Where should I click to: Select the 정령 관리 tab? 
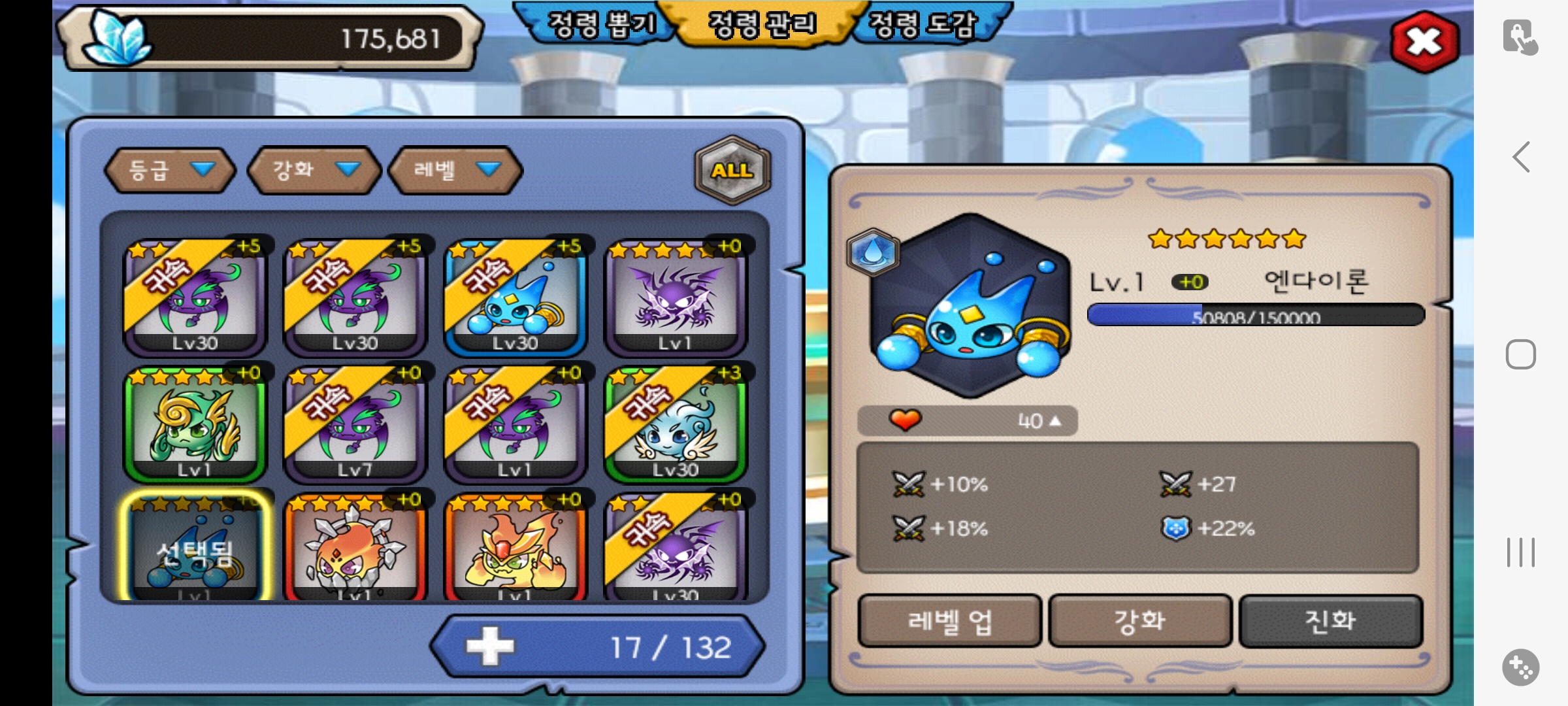point(762,25)
